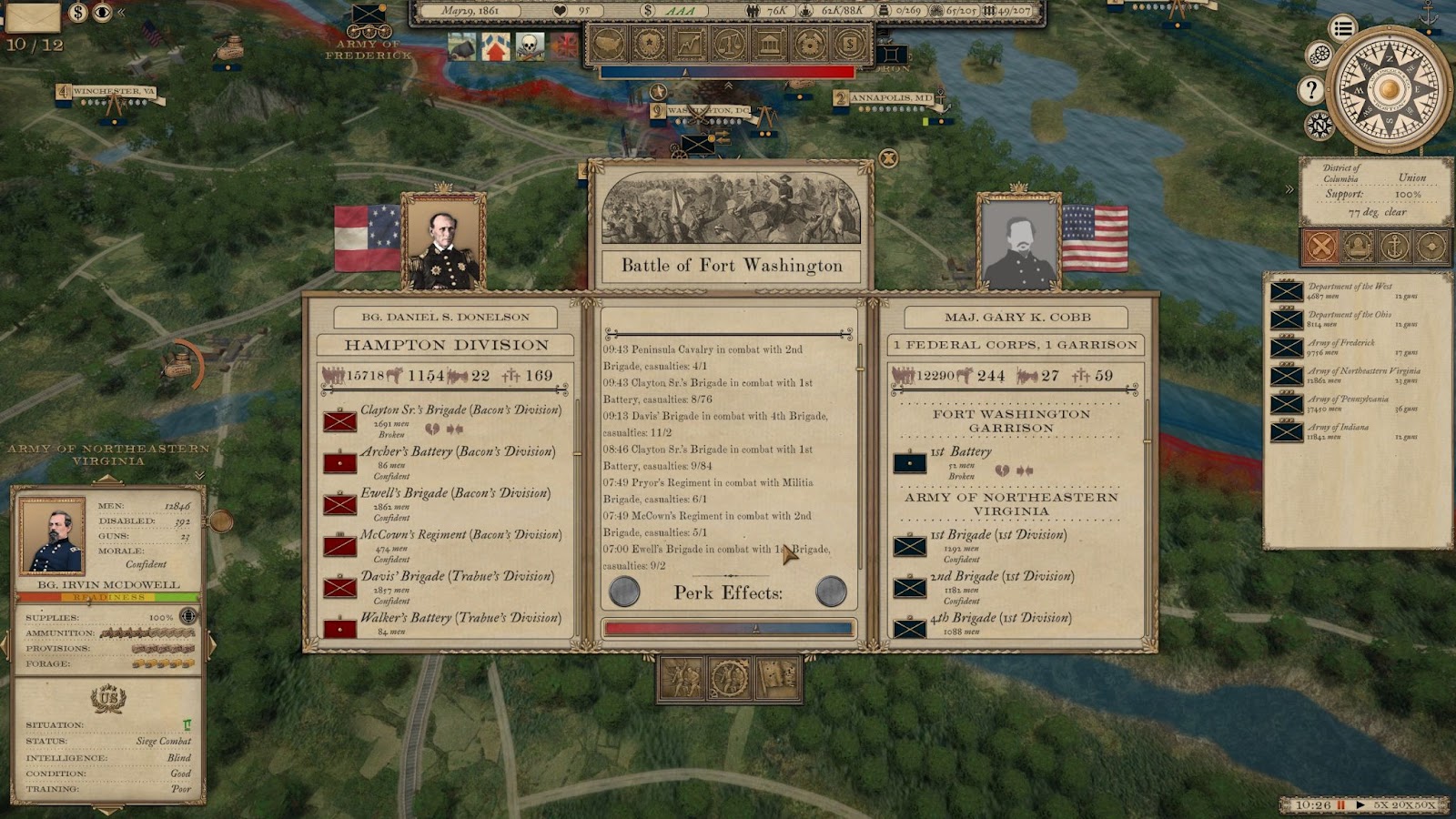Open the list menu button by compass

click(x=1342, y=28)
